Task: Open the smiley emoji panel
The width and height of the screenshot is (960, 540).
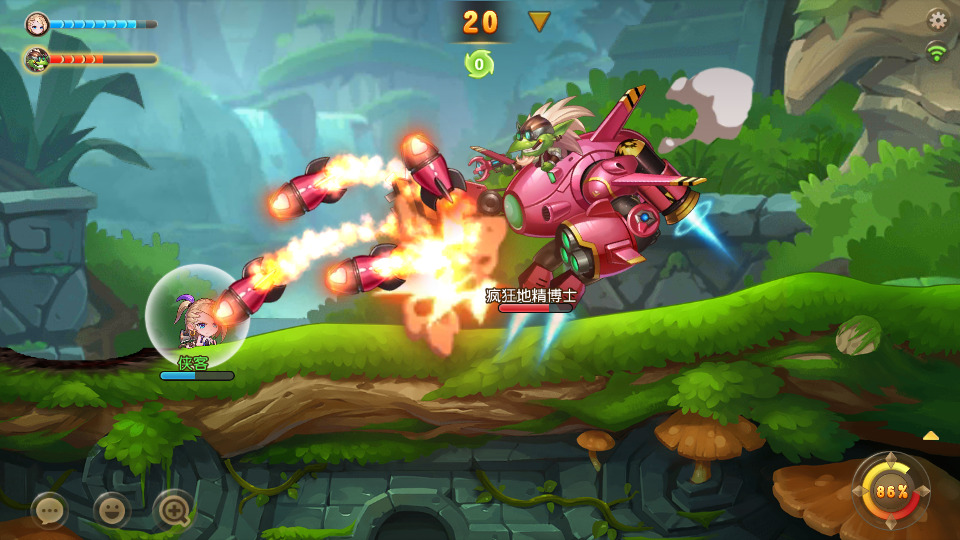Action: tap(111, 510)
